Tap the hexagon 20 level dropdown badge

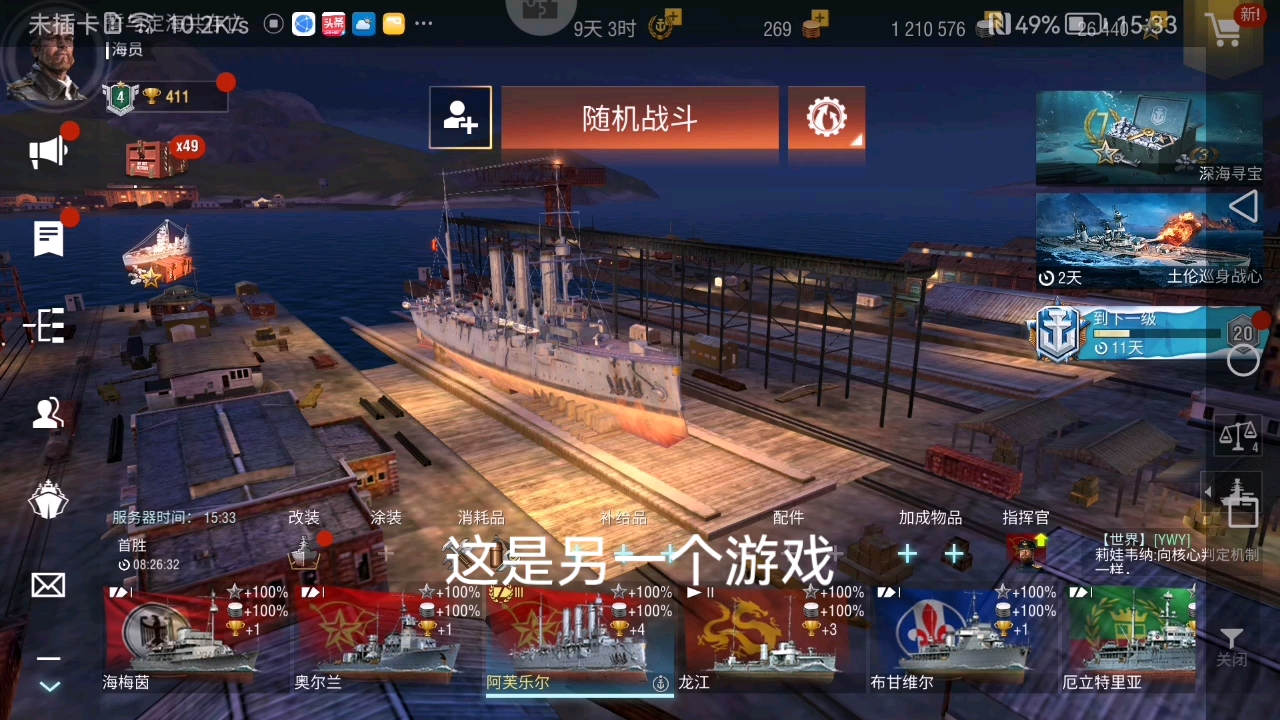[1242, 335]
